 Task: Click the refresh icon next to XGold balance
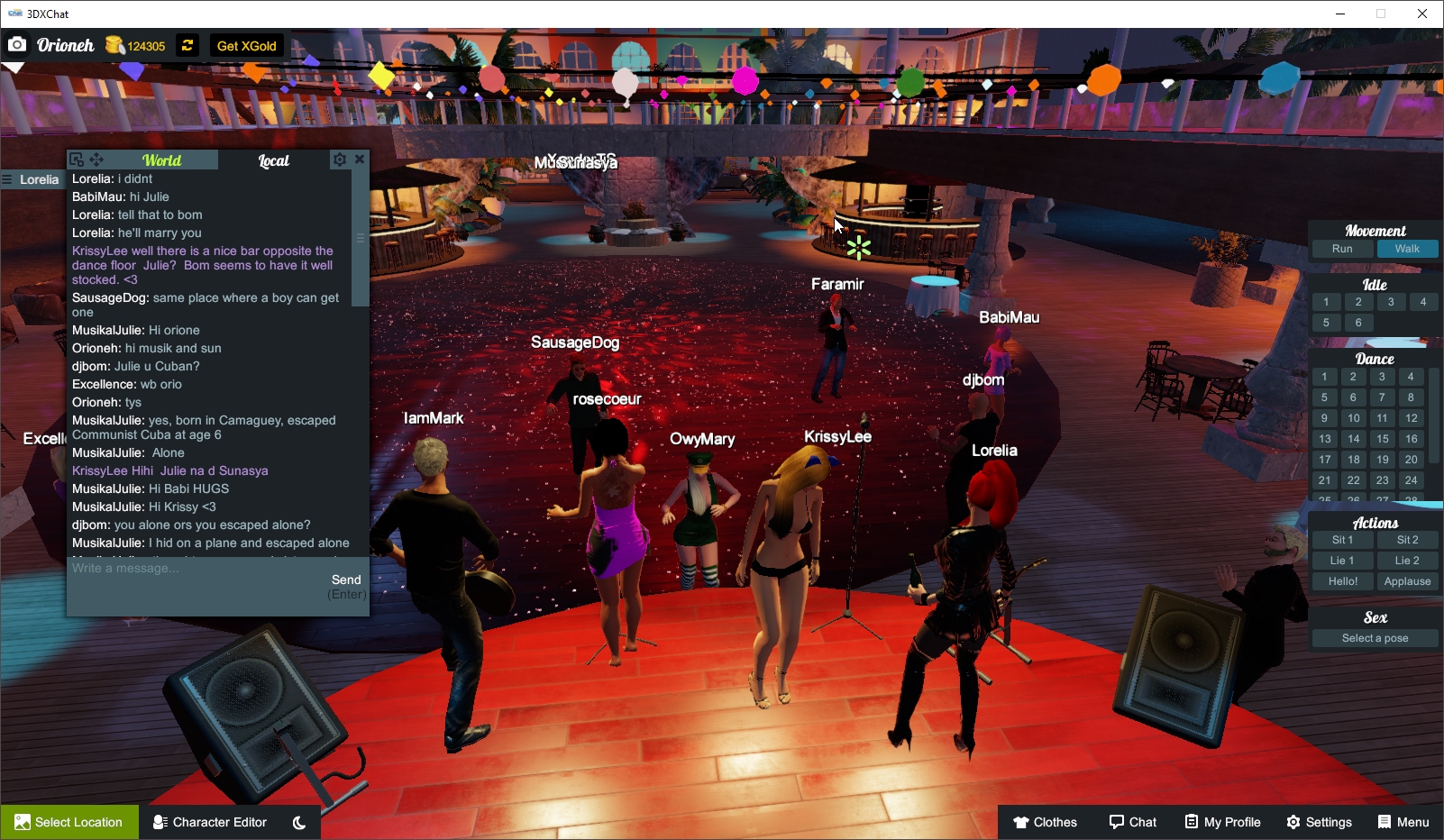coord(187,45)
